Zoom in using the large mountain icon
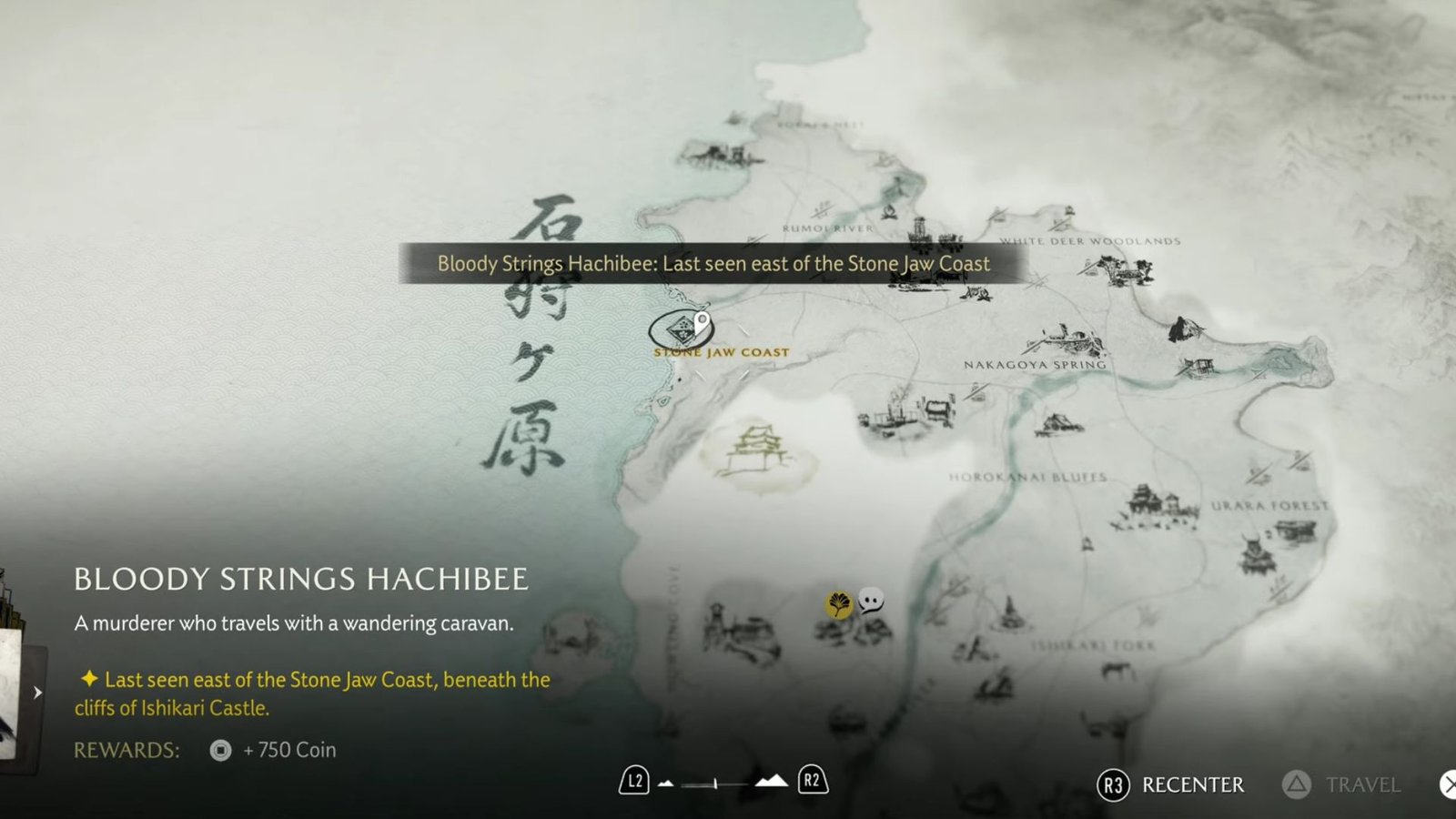 tap(772, 781)
